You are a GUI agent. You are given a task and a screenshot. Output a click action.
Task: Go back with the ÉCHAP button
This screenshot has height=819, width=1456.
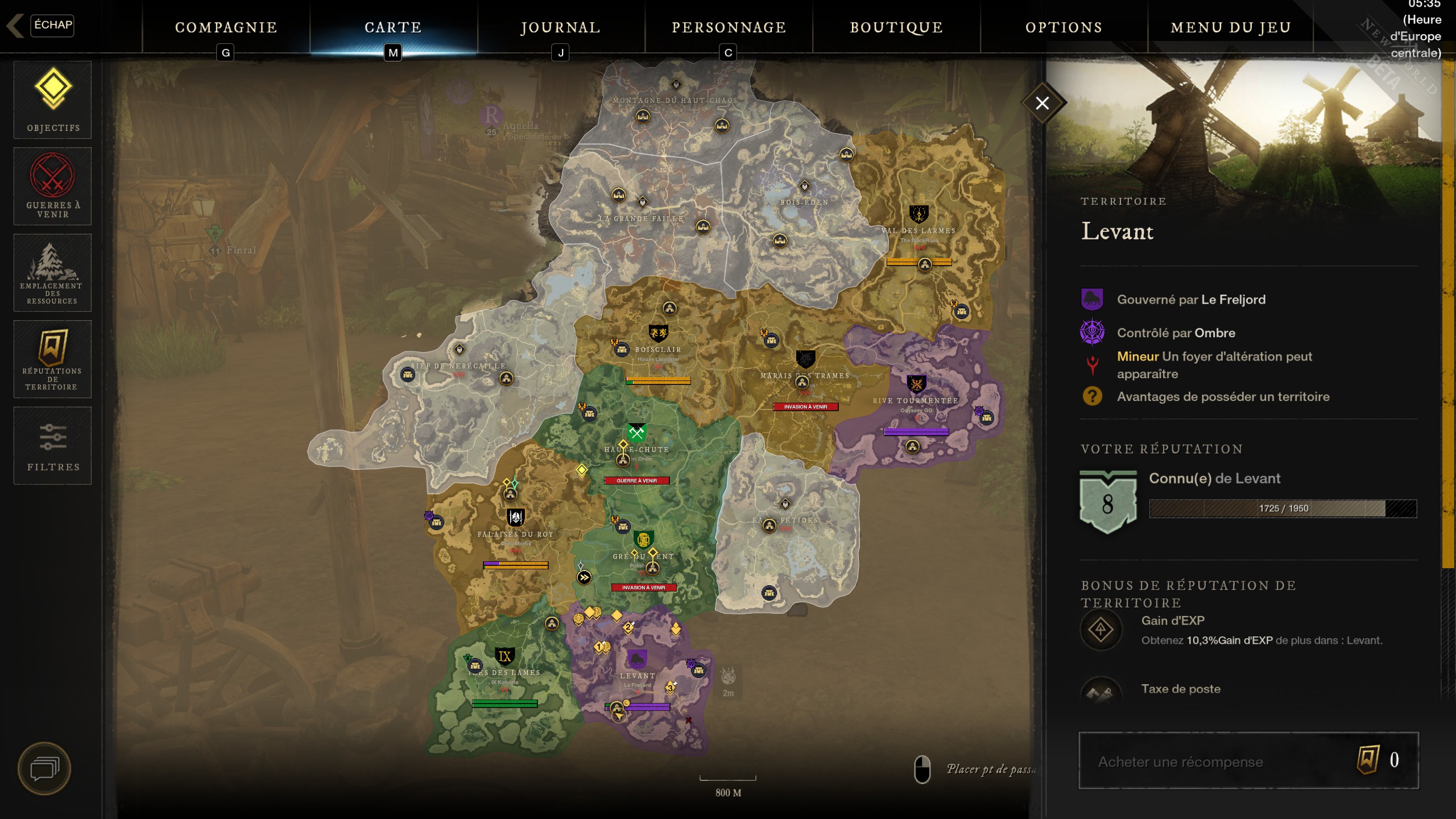[x=51, y=25]
